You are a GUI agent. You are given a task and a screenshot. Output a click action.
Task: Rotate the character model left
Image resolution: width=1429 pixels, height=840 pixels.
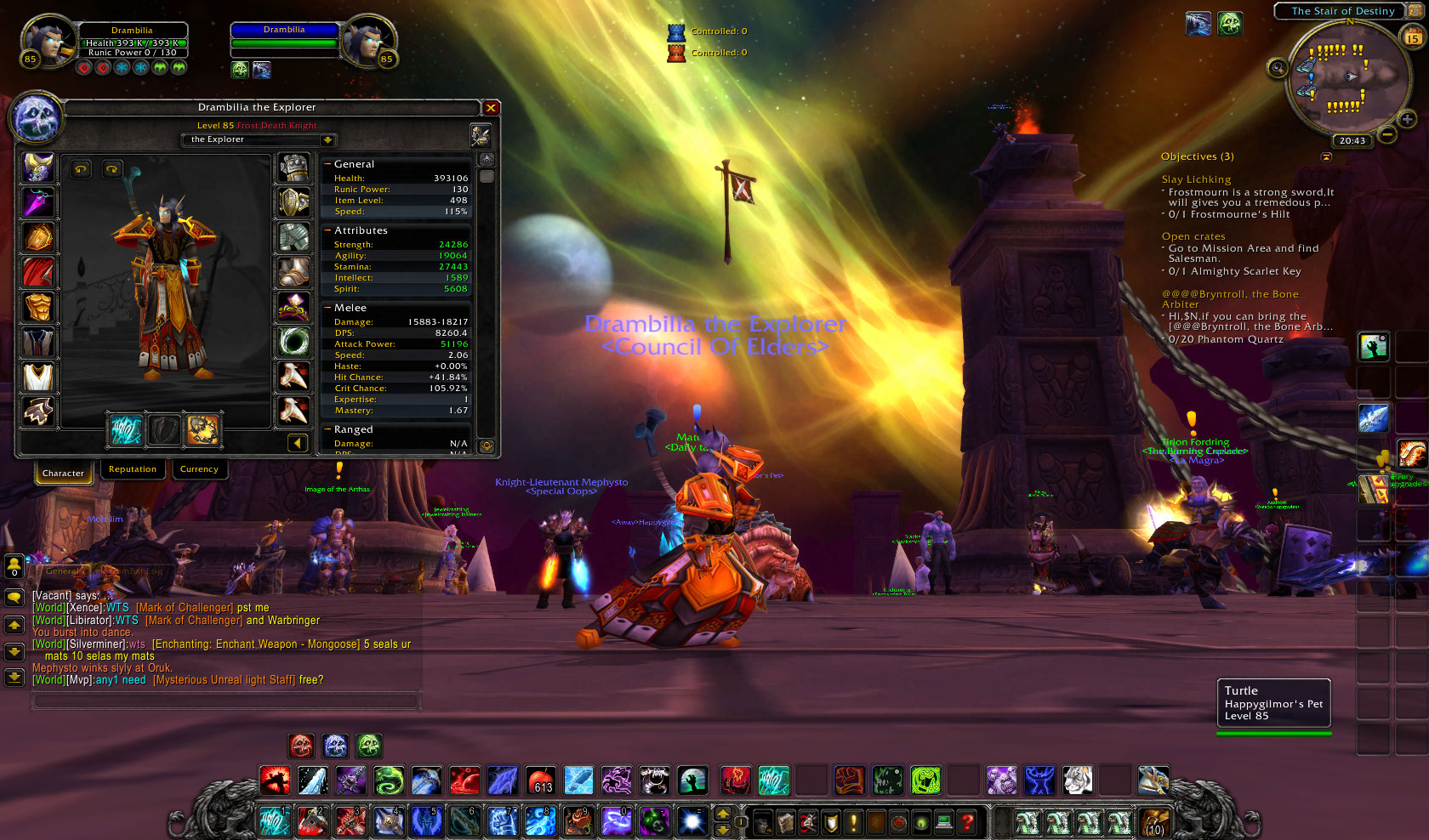coord(81,169)
